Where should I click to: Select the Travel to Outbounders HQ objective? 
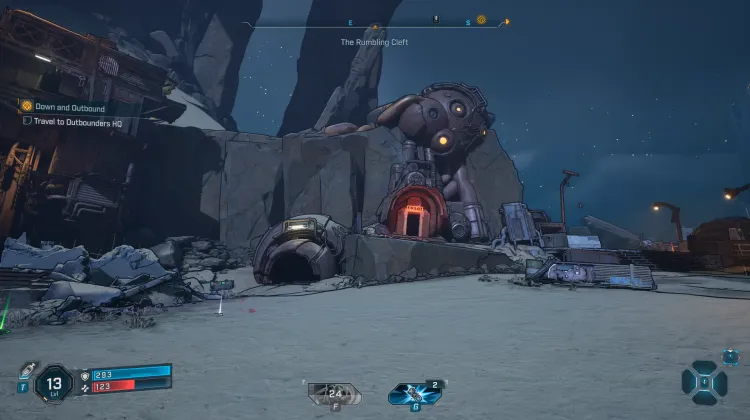click(77, 122)
